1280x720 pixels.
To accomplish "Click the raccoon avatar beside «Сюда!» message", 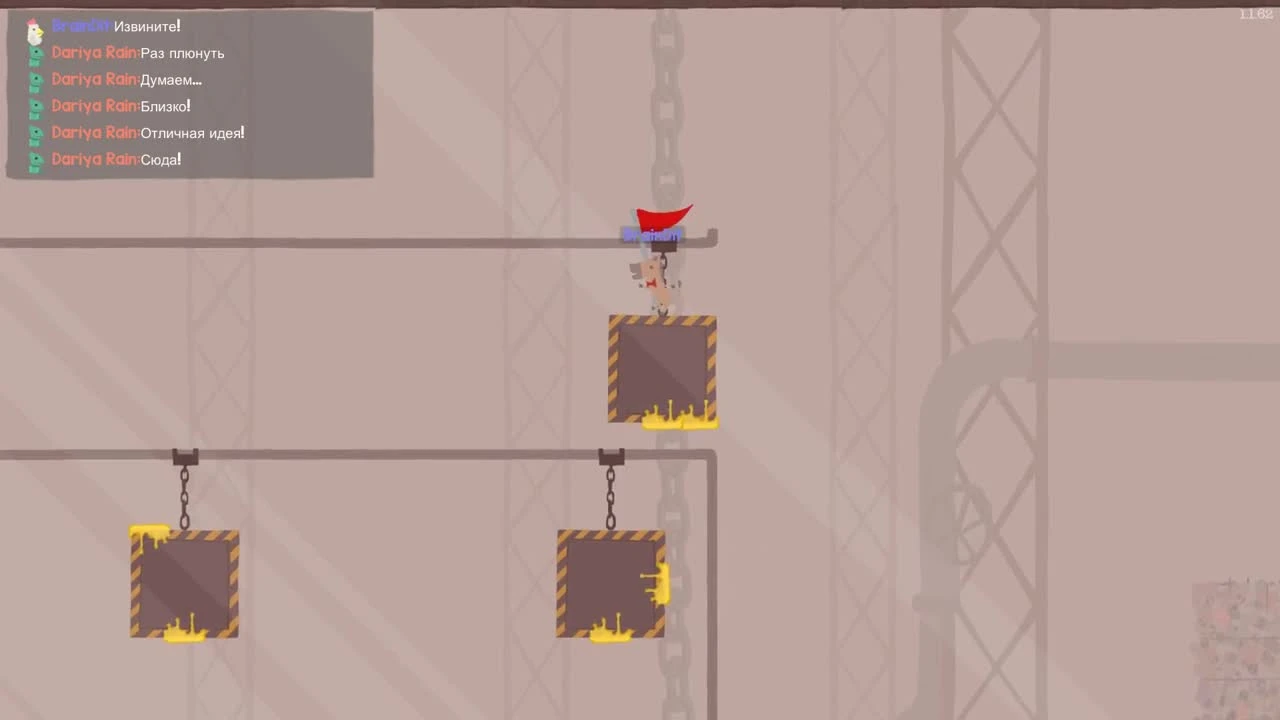I will click(35, 159).
